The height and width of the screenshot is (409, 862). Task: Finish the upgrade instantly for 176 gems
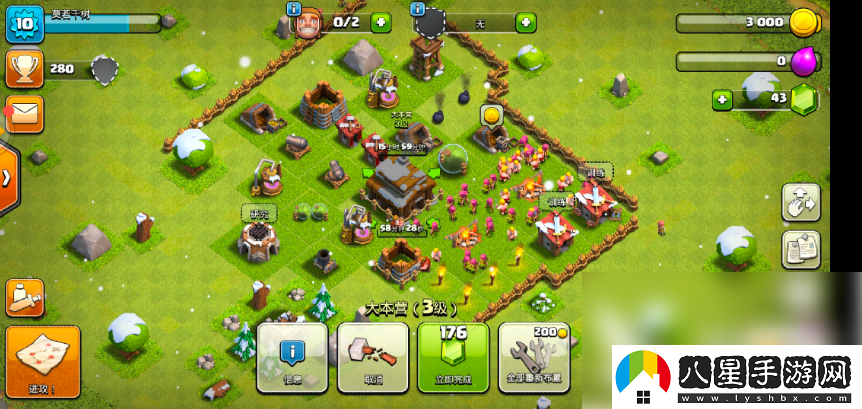pos(453,356)
